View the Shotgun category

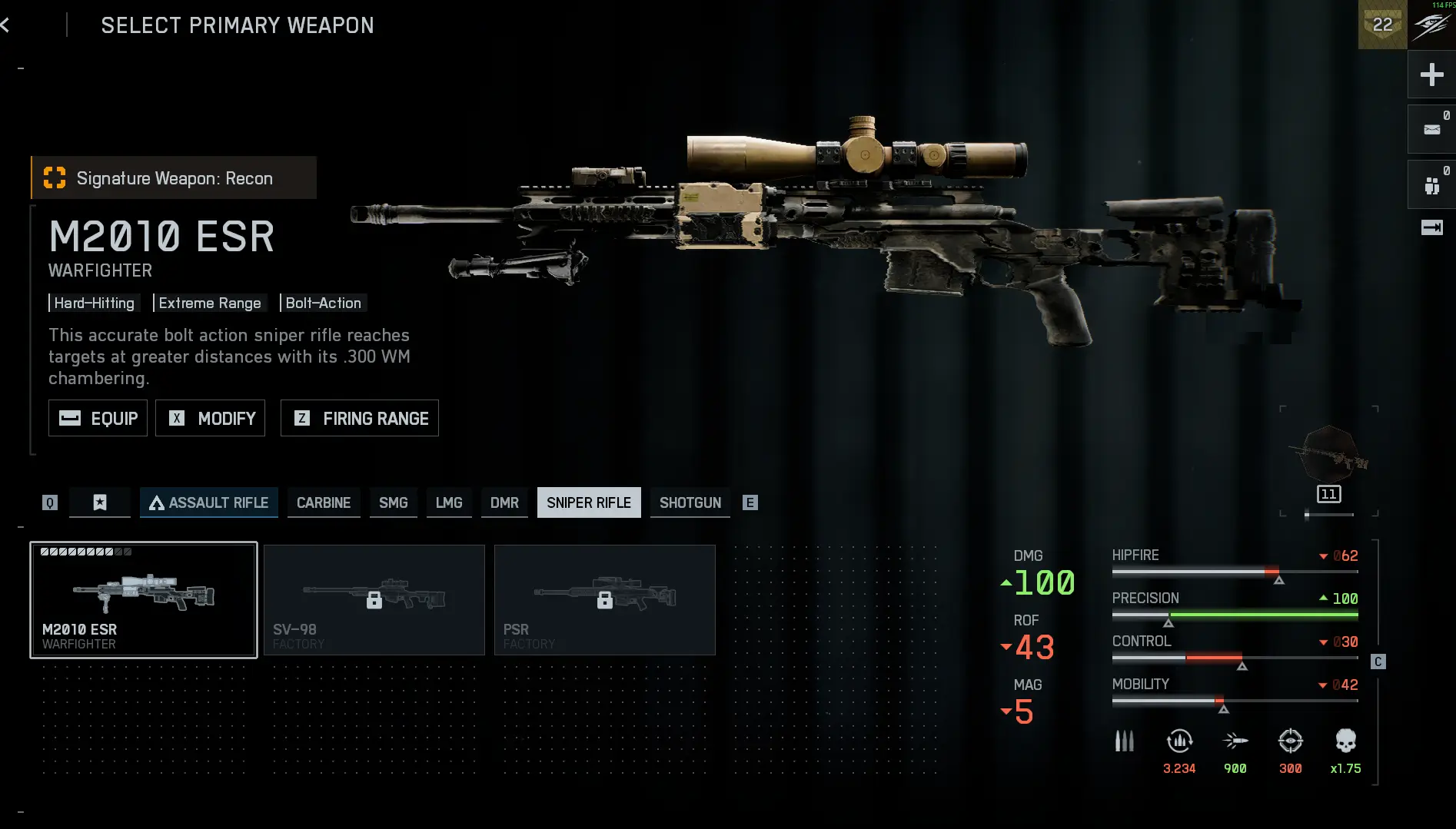[690, 503]
